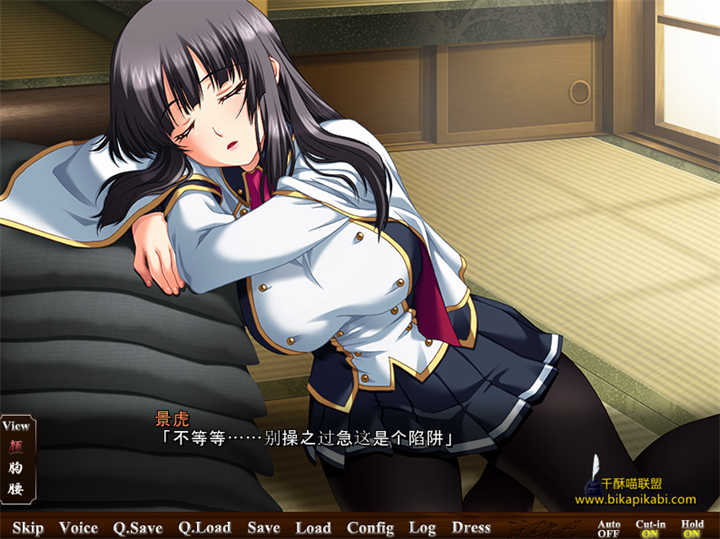Click the Skip button
This screenshot has height=539, width=720.
27,527
